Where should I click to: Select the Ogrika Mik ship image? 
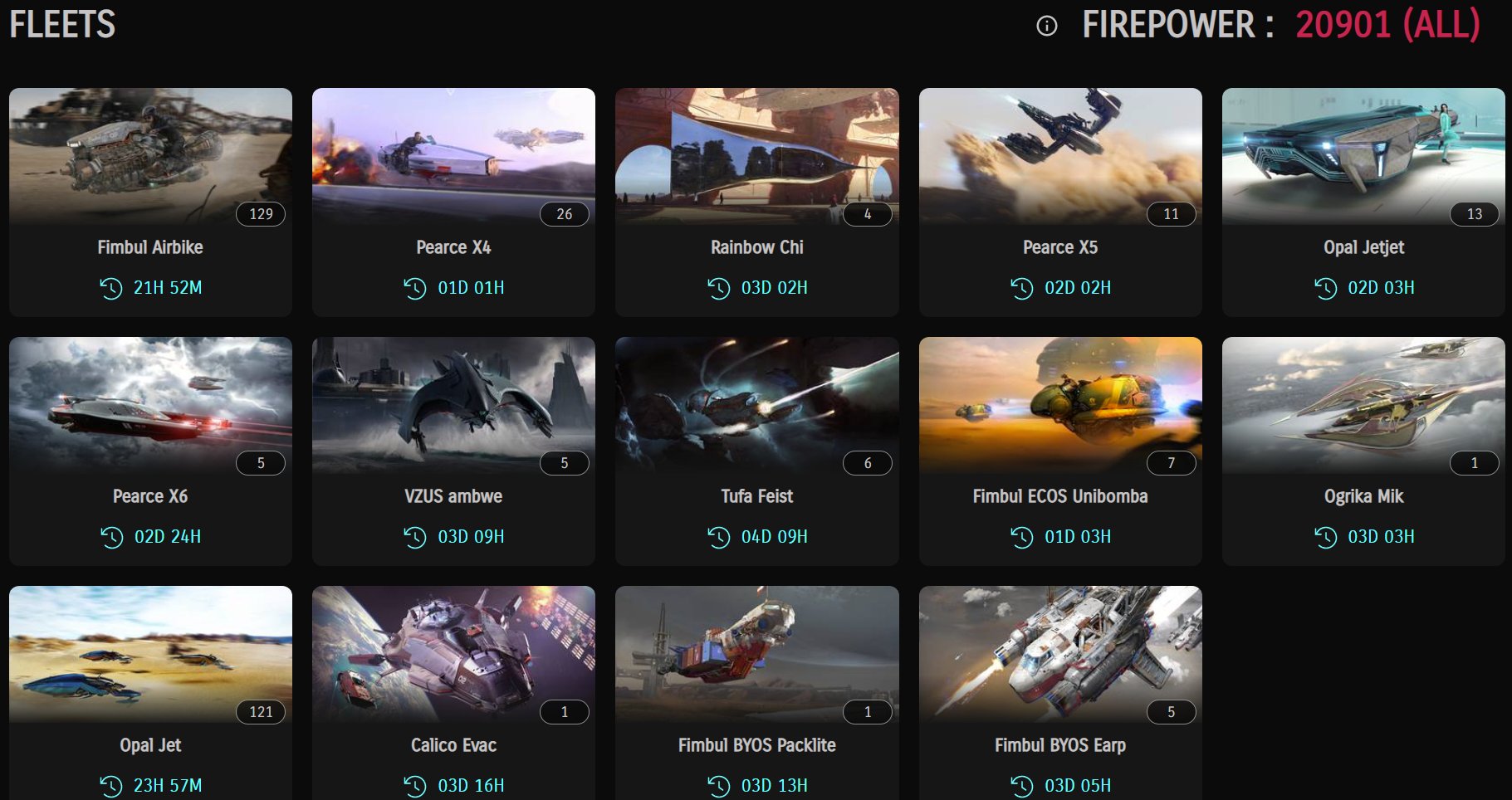click(1363, 404)
